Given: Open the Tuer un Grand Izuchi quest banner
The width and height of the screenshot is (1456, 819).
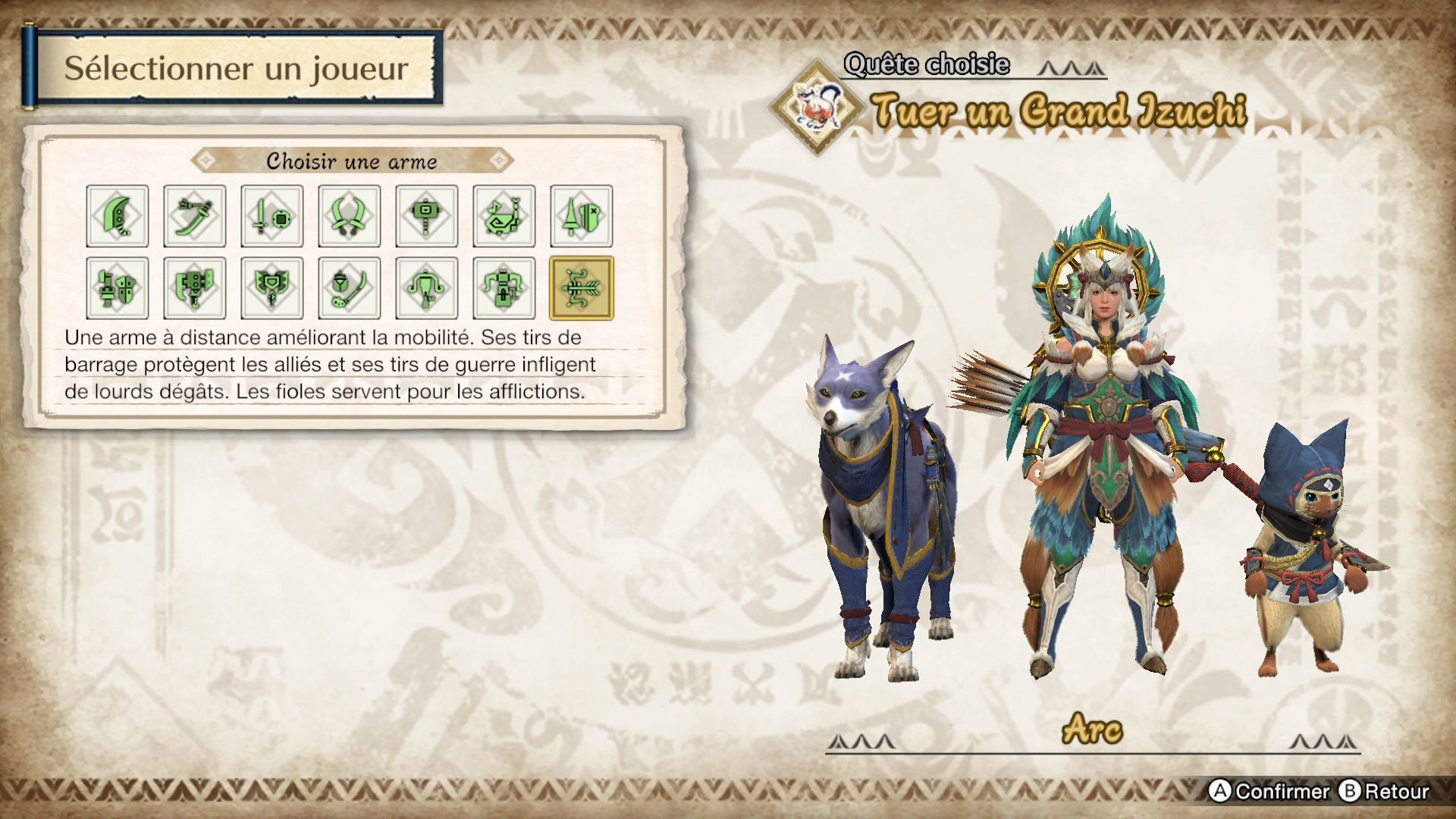Looking at the screenshot, I should click(x=1062, y=111).
